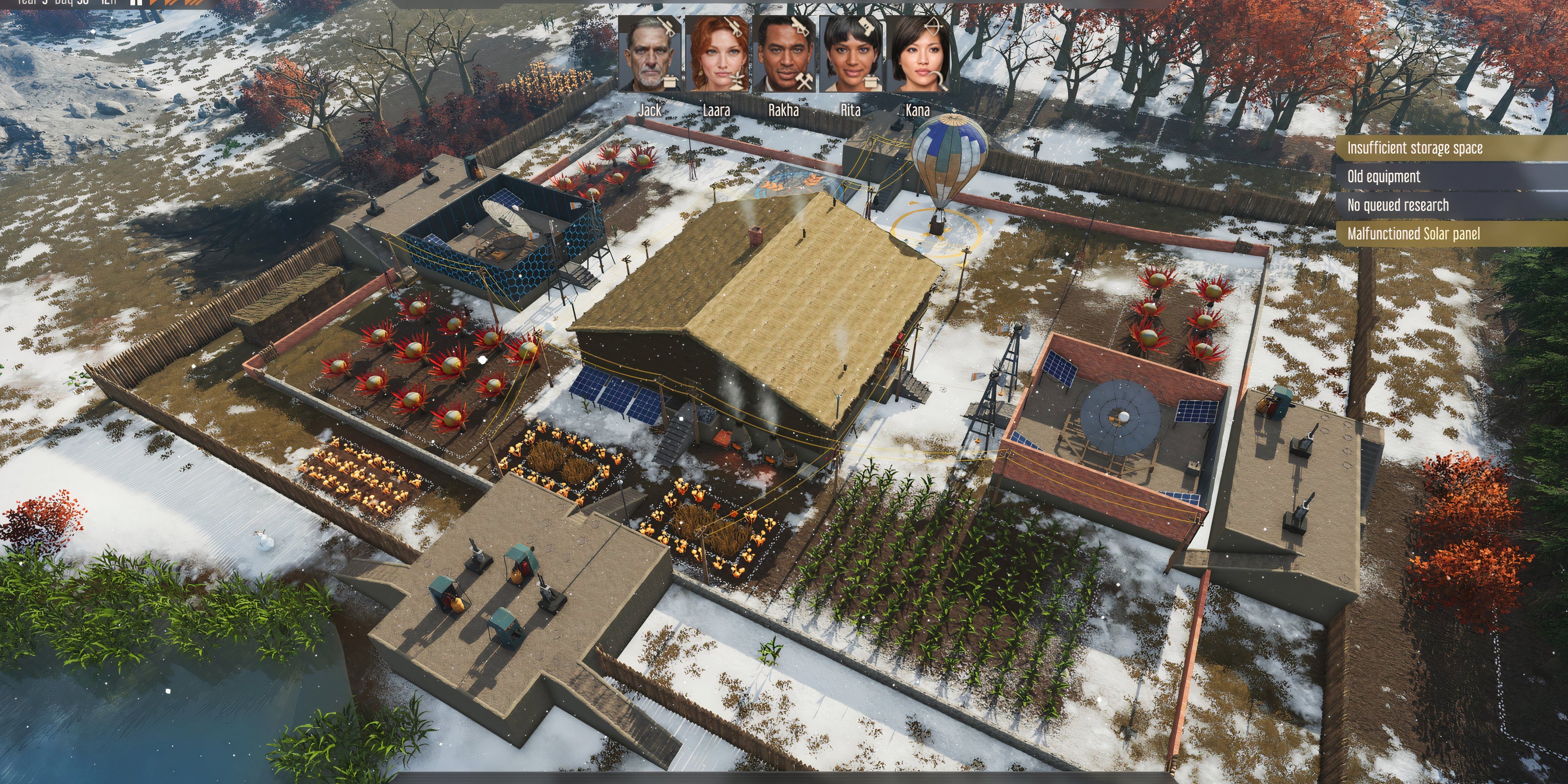Pause the game with the pause button
This screenshot has height=784, width=1568.
(x=136, y=4)
